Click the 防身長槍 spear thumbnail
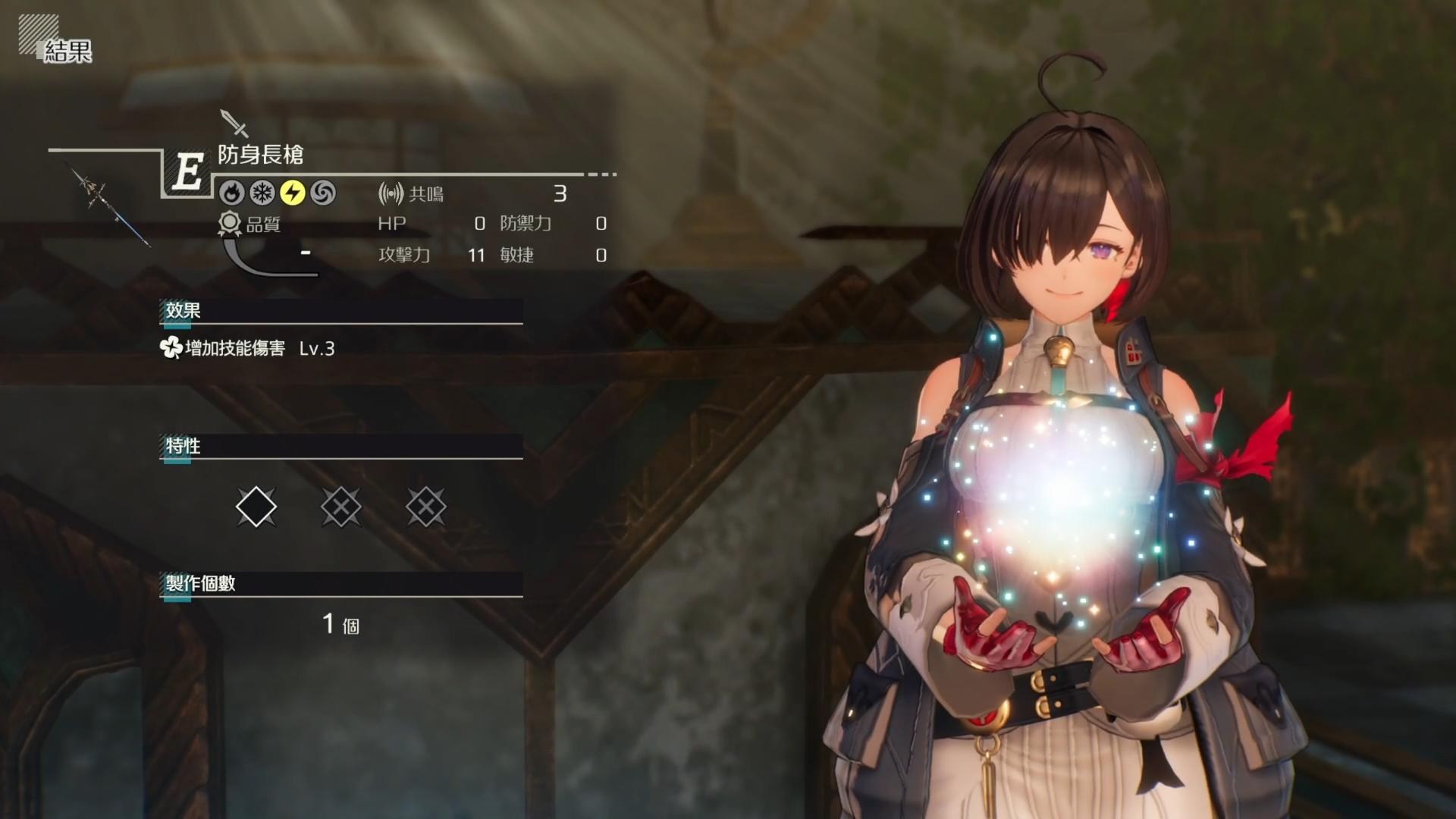Image resolution: width=1456 pixels, height=819 pixels. click(111, 206)
